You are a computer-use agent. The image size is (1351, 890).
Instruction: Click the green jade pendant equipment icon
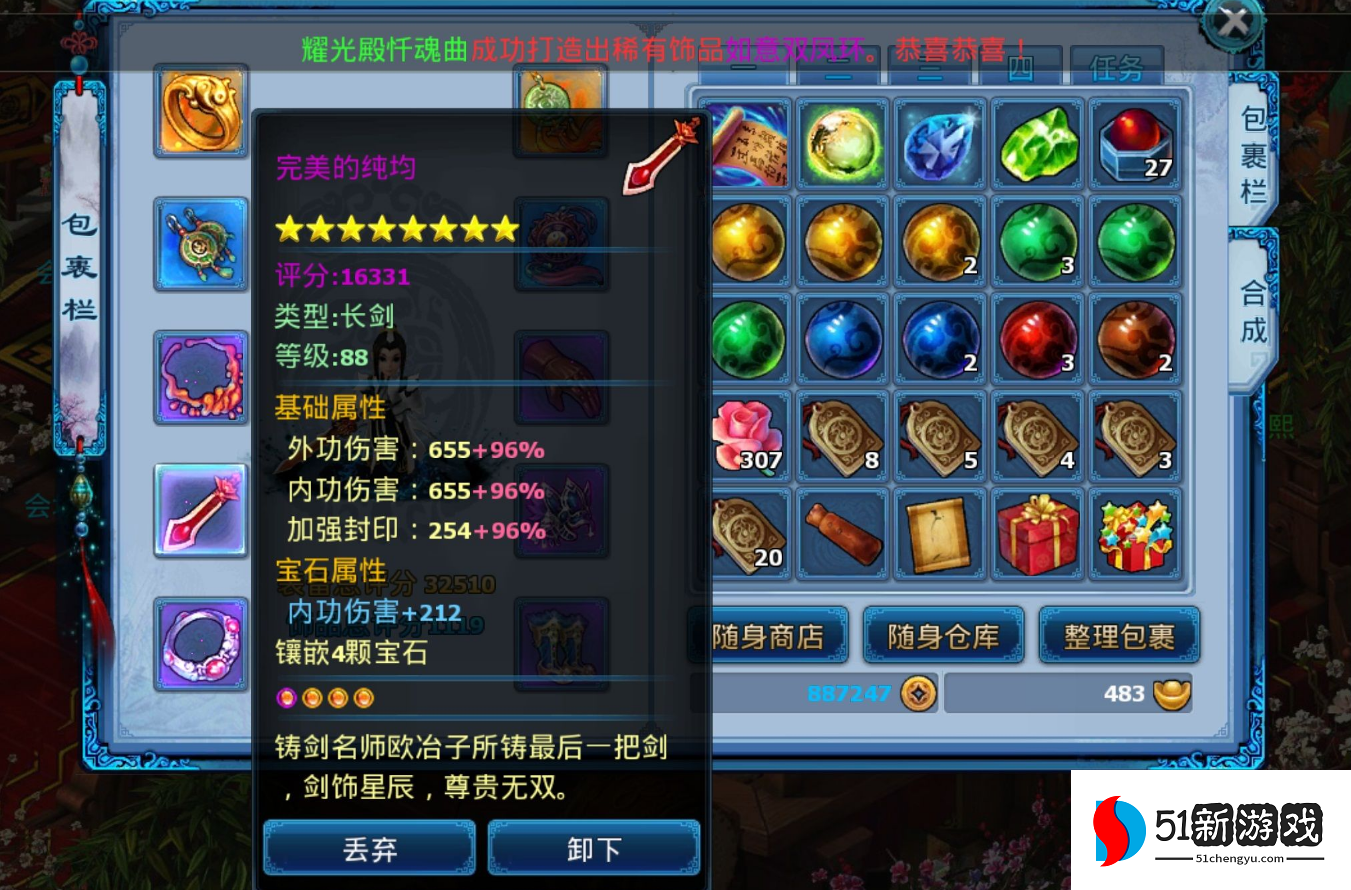pyautogui.click(x=559, y=109)
